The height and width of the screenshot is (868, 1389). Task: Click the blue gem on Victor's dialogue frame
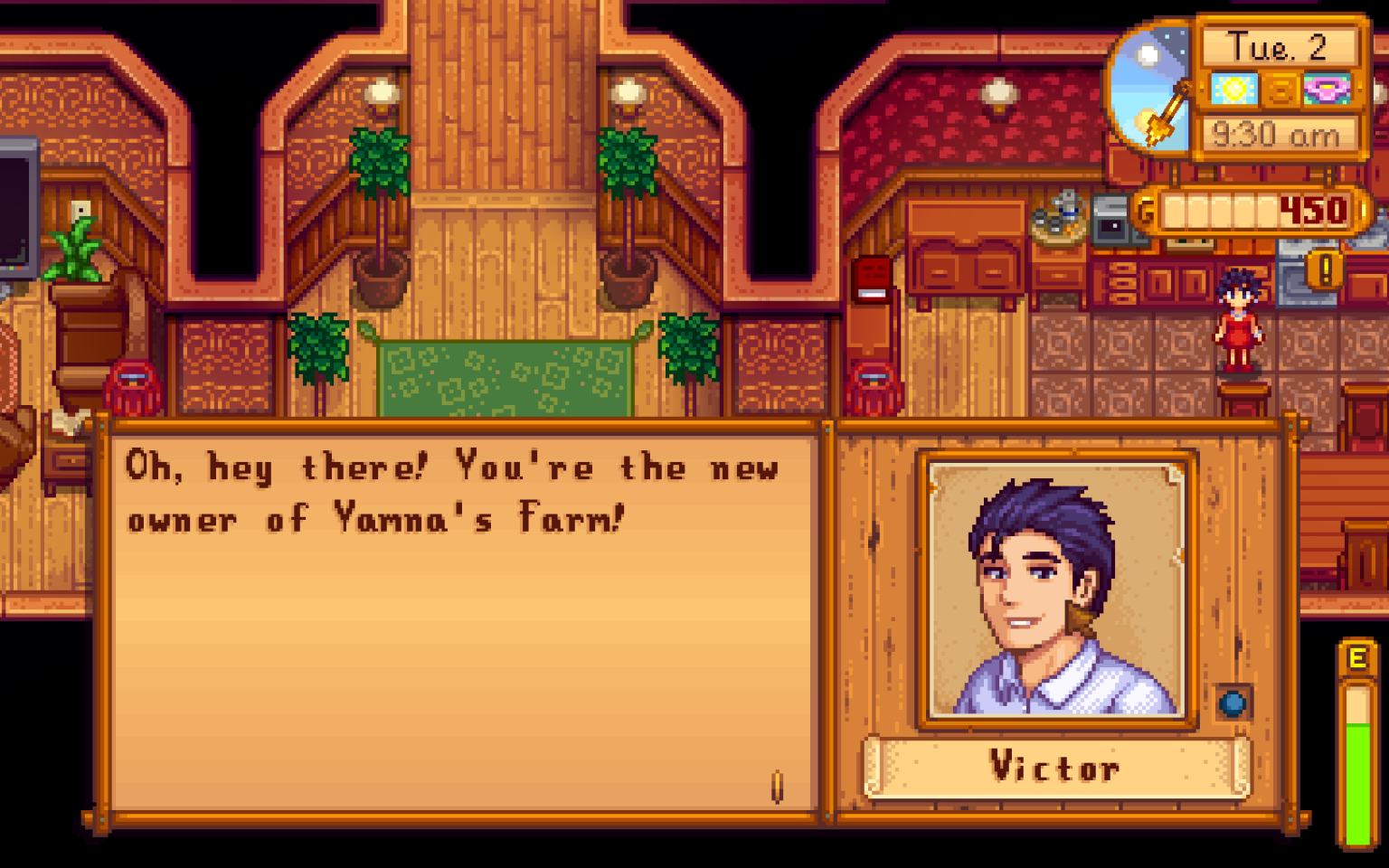(1233, 701)
